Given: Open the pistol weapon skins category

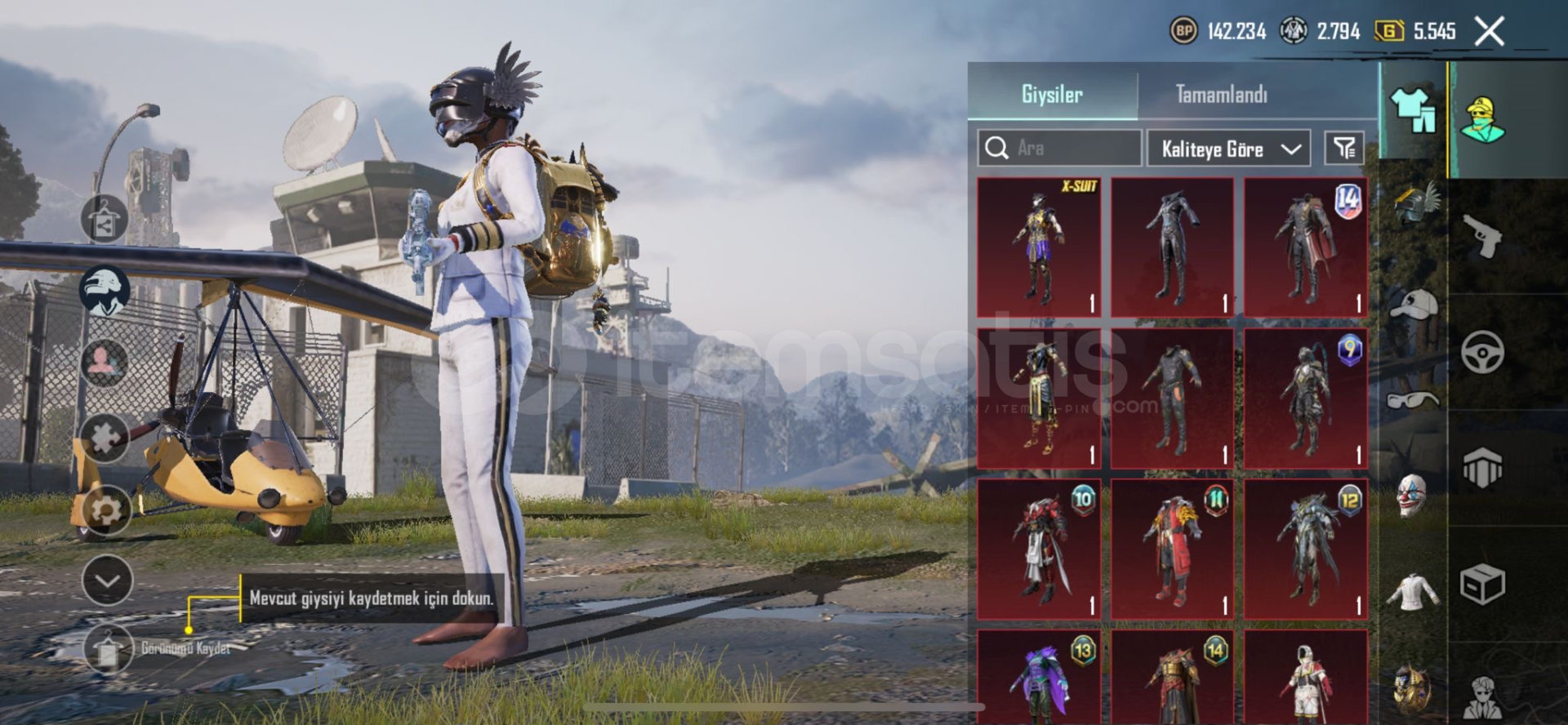Looking at the screenshot, I should [1482, 236].
